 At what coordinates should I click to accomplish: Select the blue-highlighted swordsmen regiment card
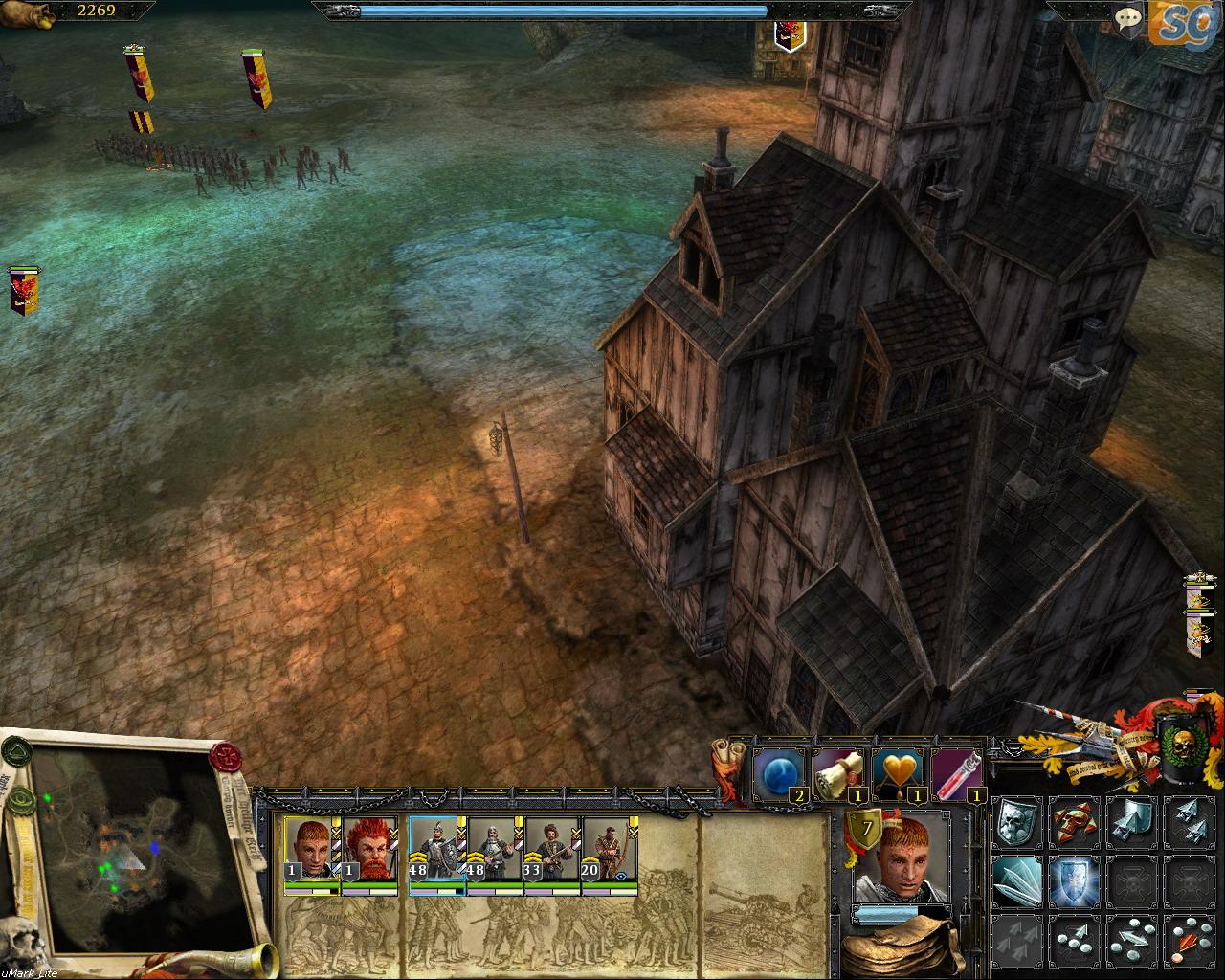(x=436, y=848)
